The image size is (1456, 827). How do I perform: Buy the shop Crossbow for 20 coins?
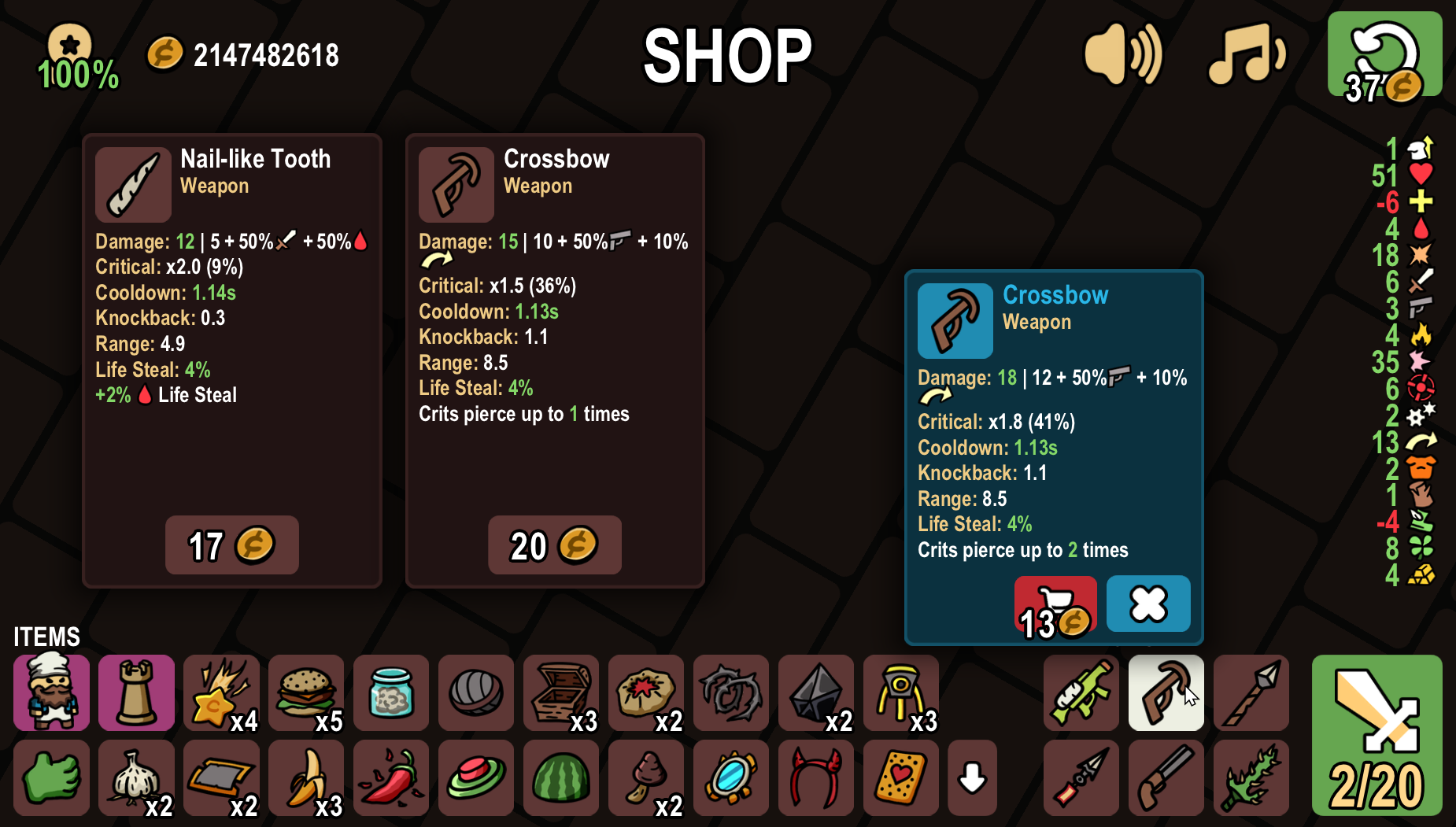554,545
